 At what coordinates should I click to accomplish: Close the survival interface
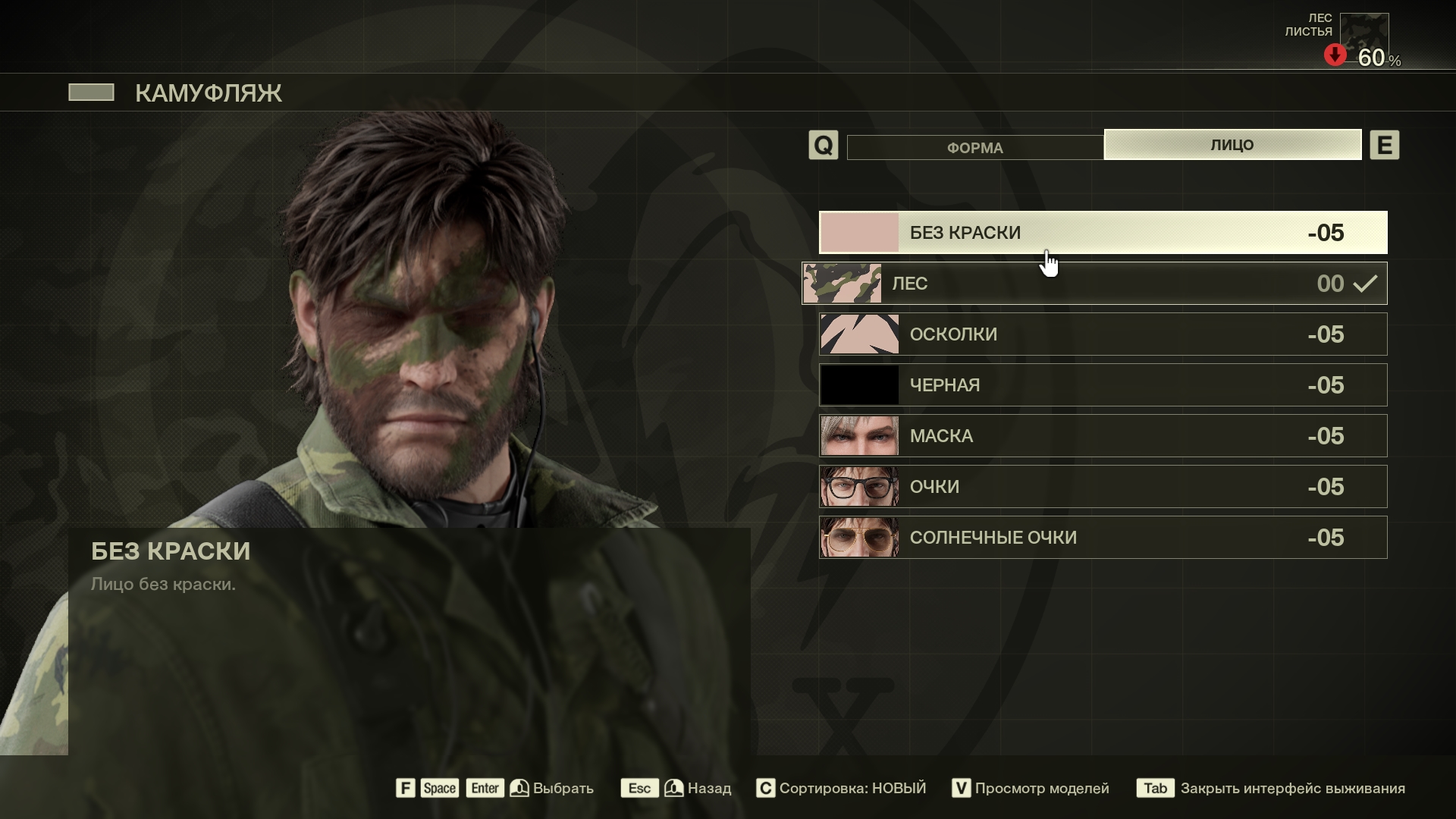tap(1291, 789)
